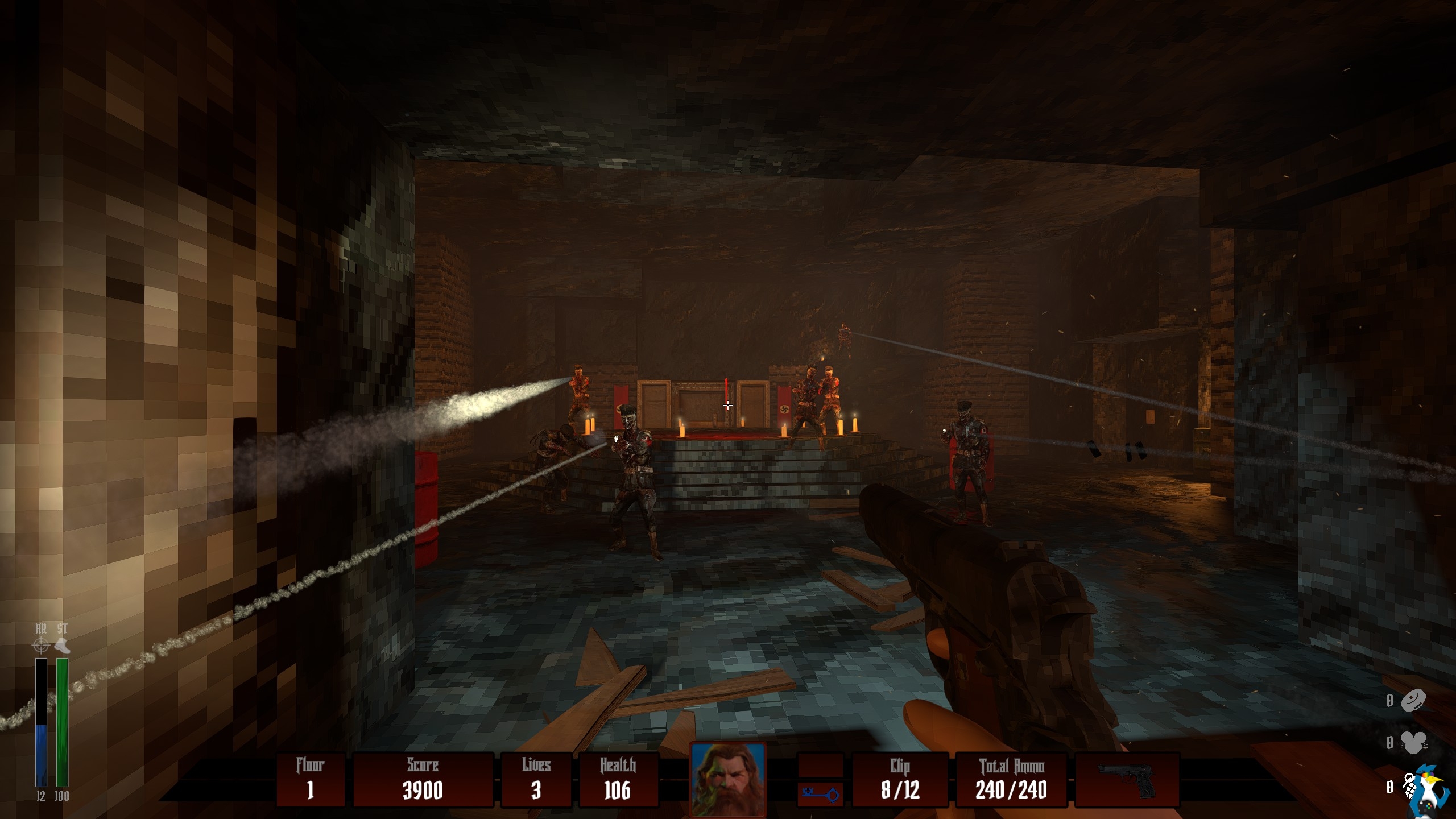Screen dimensions: 1456x819
Task: Click the mouse-shaped item icon
Action: pos(1413,742)
